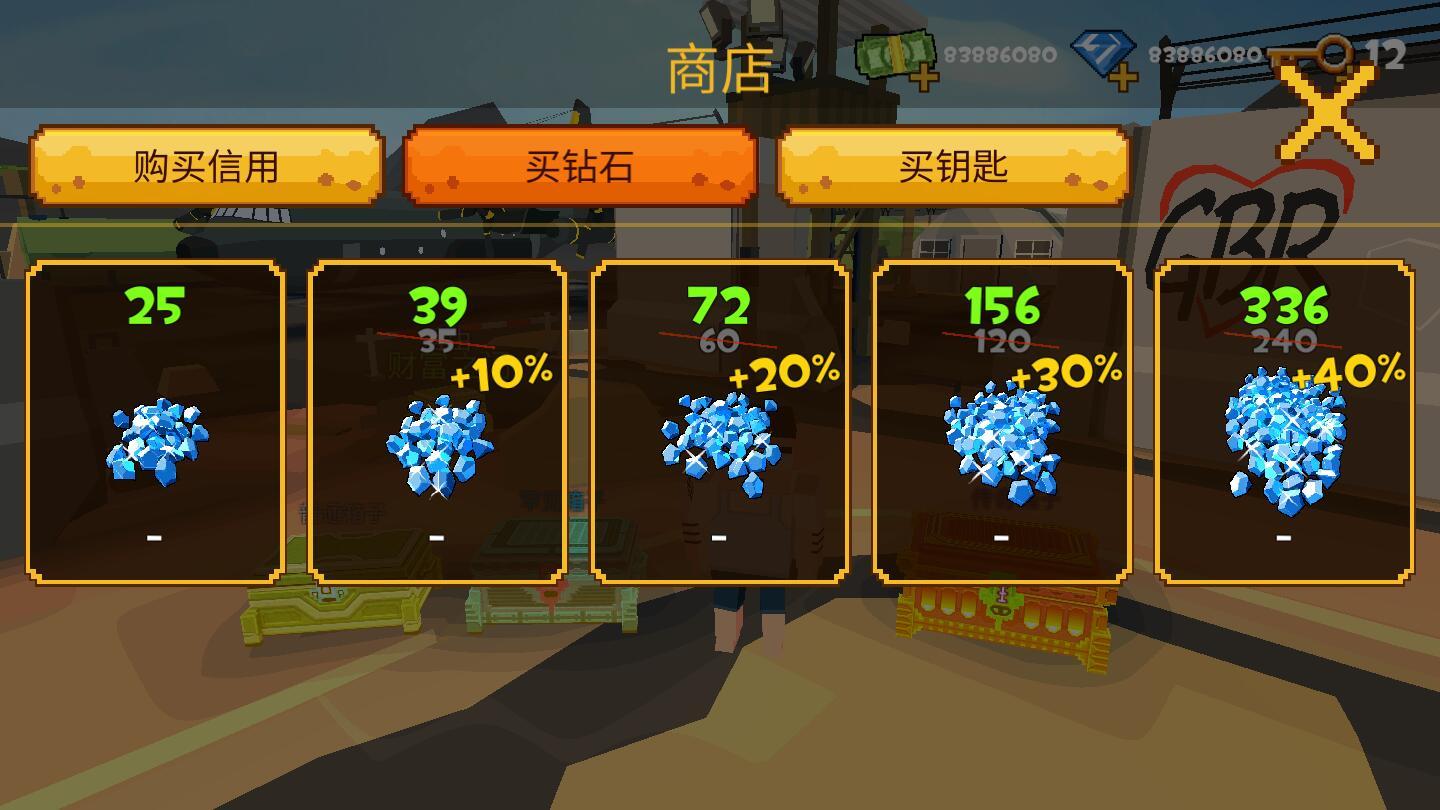1440x810 pixels.
Task: Select the highlighted 买钻石 (Buy Diamonds) tab
Action: [x=578, y=167]
